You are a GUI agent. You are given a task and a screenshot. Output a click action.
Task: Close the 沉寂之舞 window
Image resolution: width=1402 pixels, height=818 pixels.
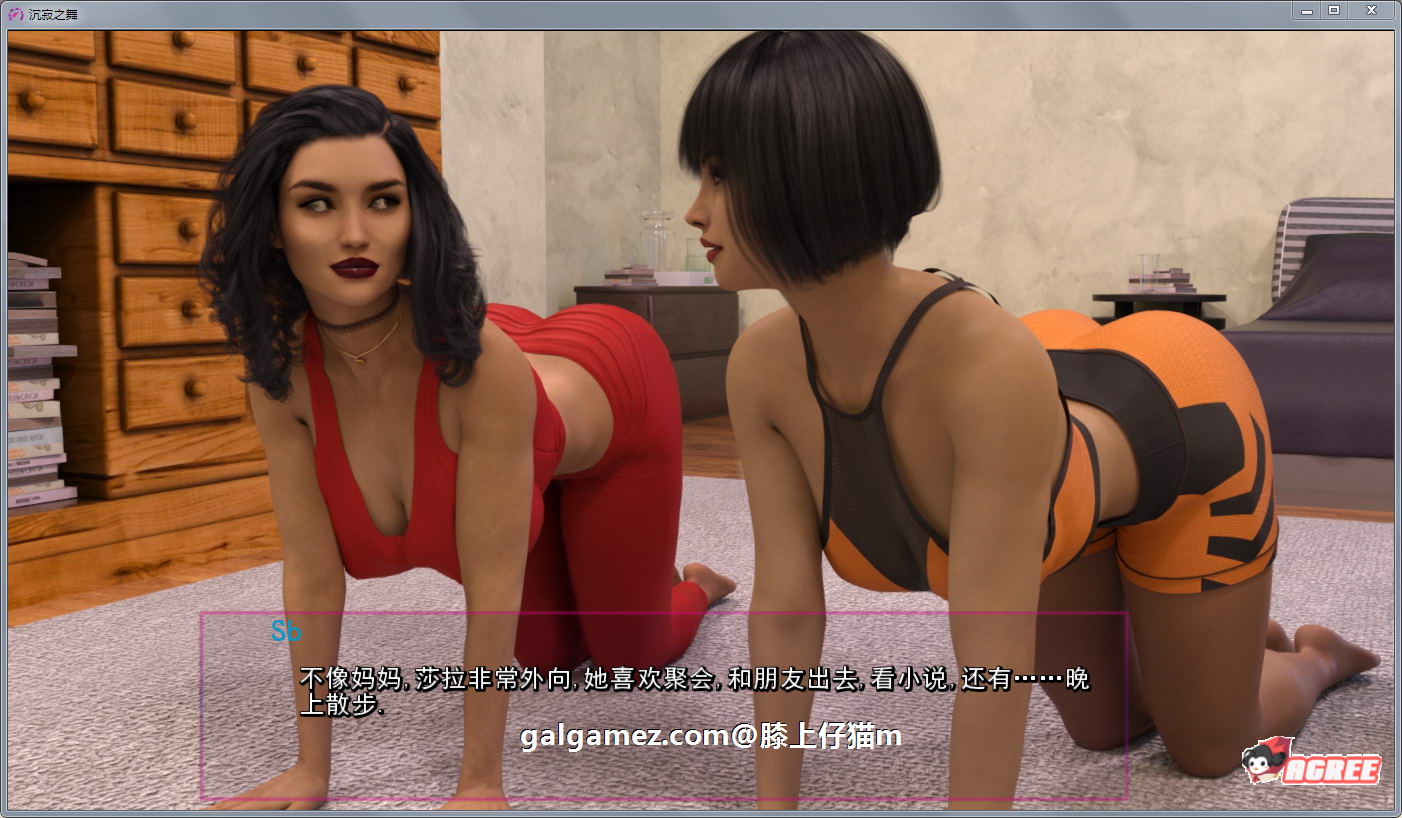(1371, 10)
